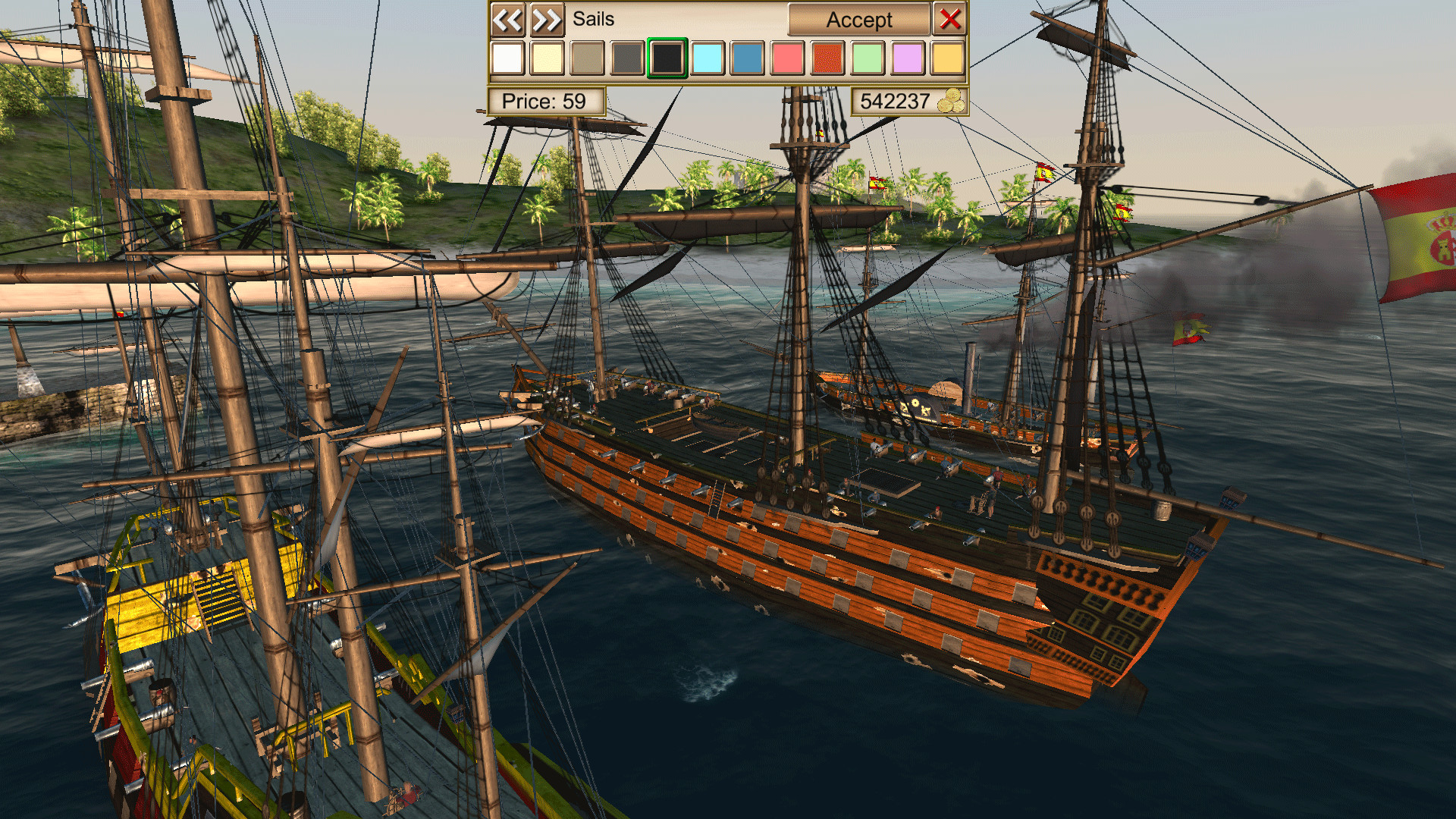Pick the gray sail color swatch

pyautogui.click(x=627, y=58)
